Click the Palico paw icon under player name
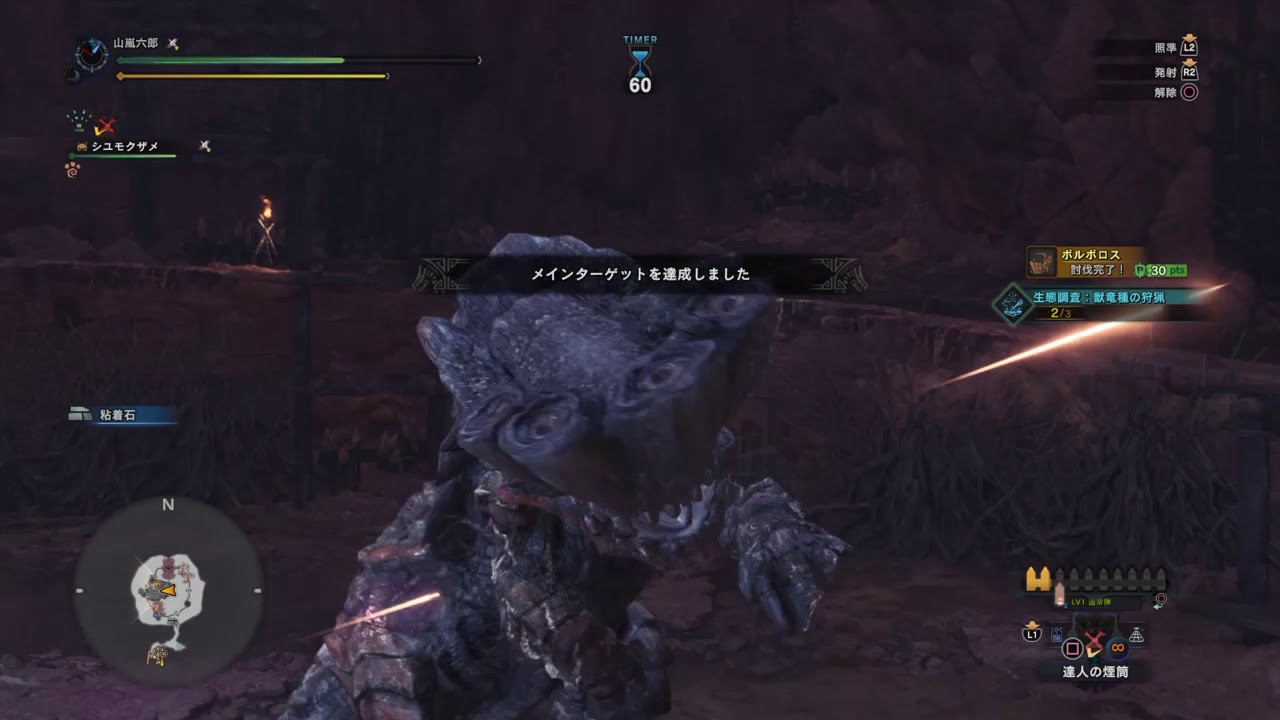 (x=73, y=167)
